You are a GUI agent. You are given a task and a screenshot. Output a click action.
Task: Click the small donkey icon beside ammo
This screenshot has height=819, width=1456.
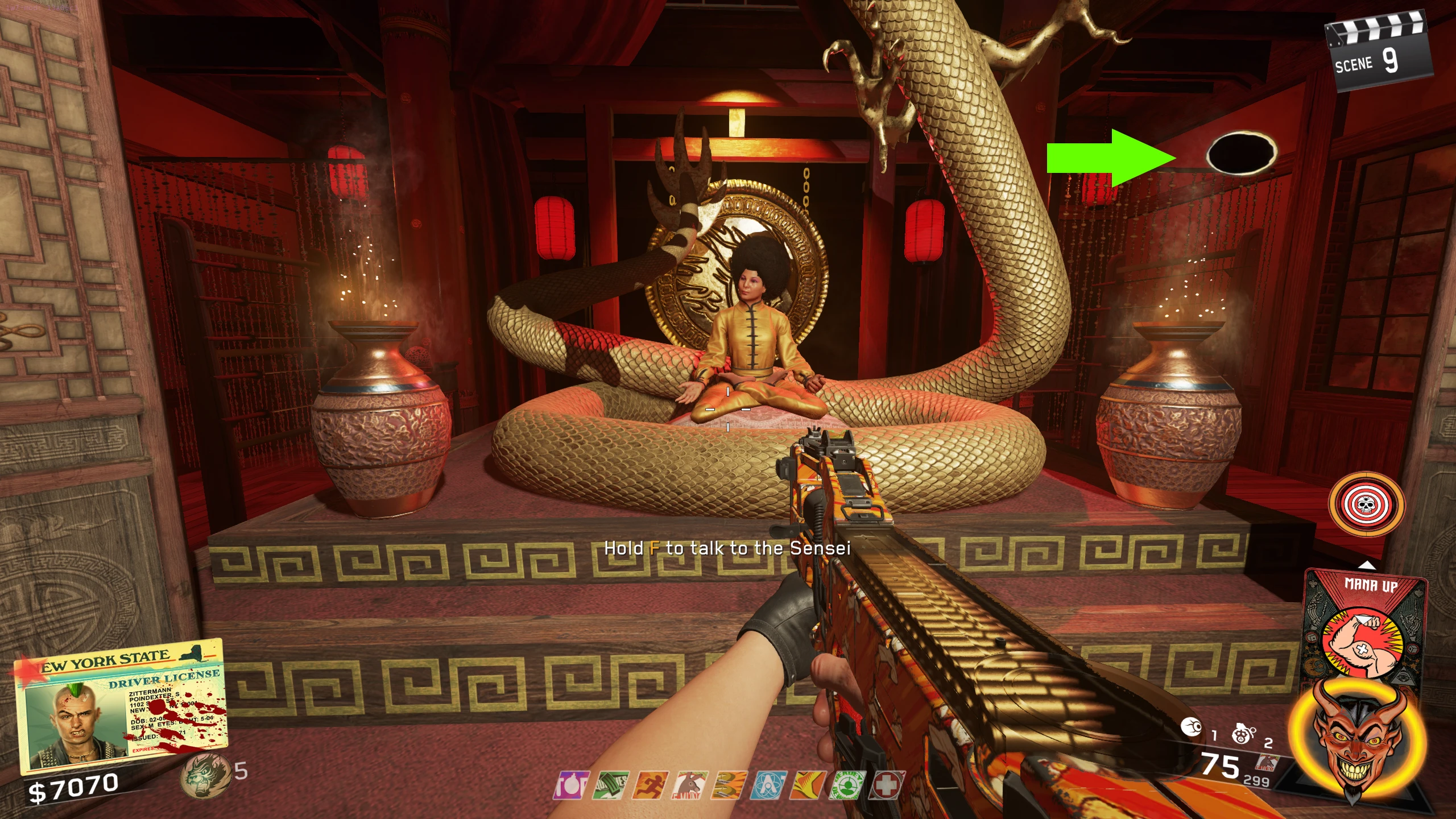tap(1268, 763)
